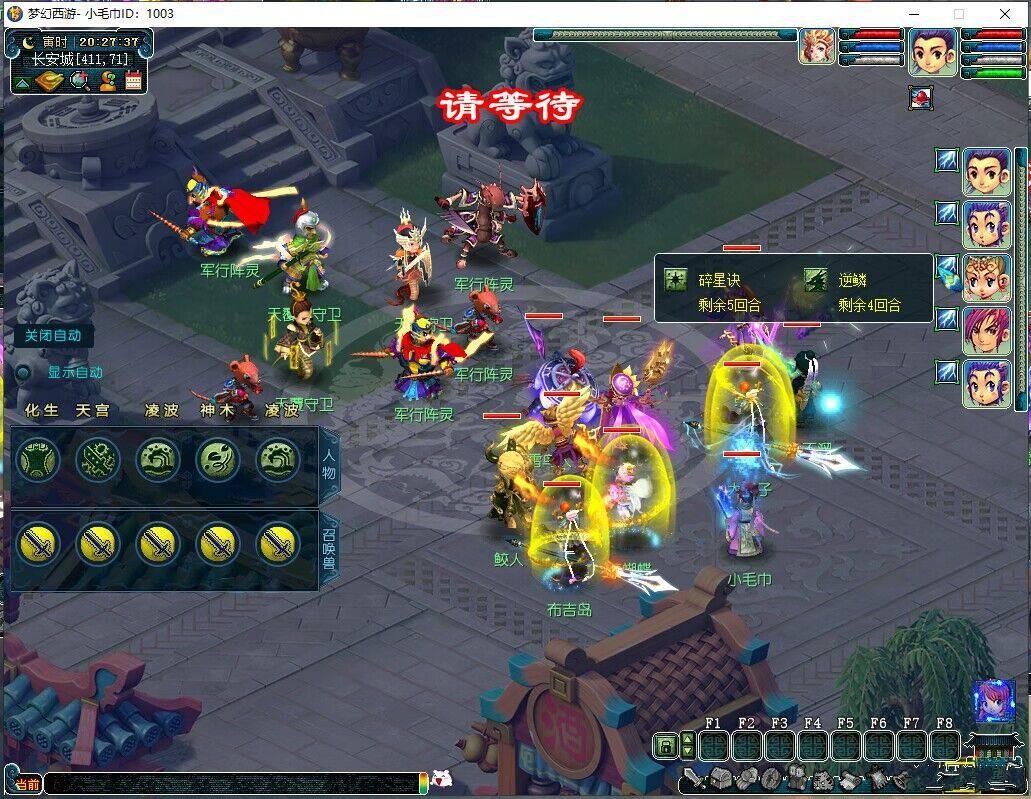This screenshot has height=799, width=1031.
Task: Open the treasure chest bag icon
Action: [x=720, y=778]
